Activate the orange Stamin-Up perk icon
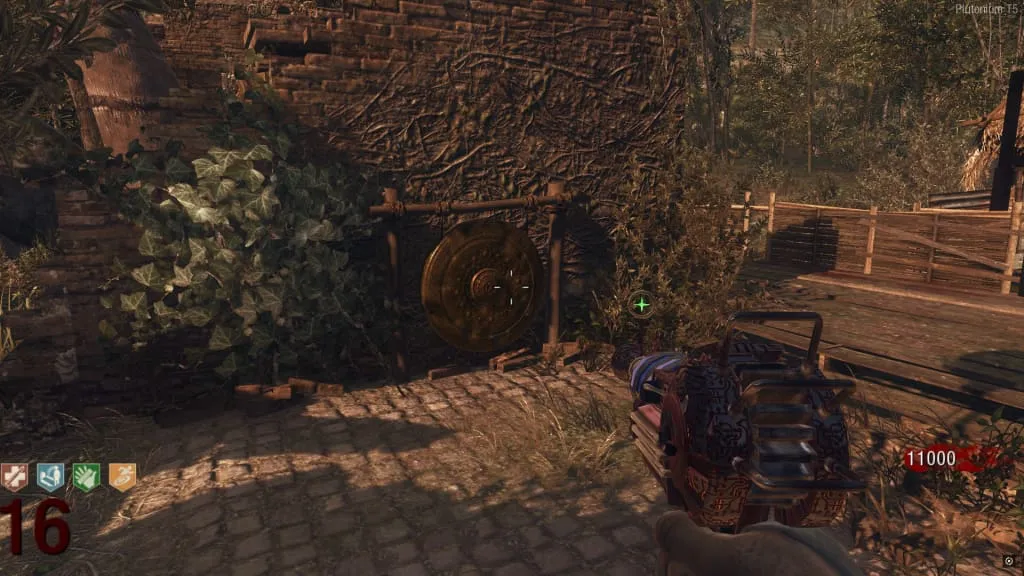Screen dimensions: 1024x576 [x=121, y=478]
